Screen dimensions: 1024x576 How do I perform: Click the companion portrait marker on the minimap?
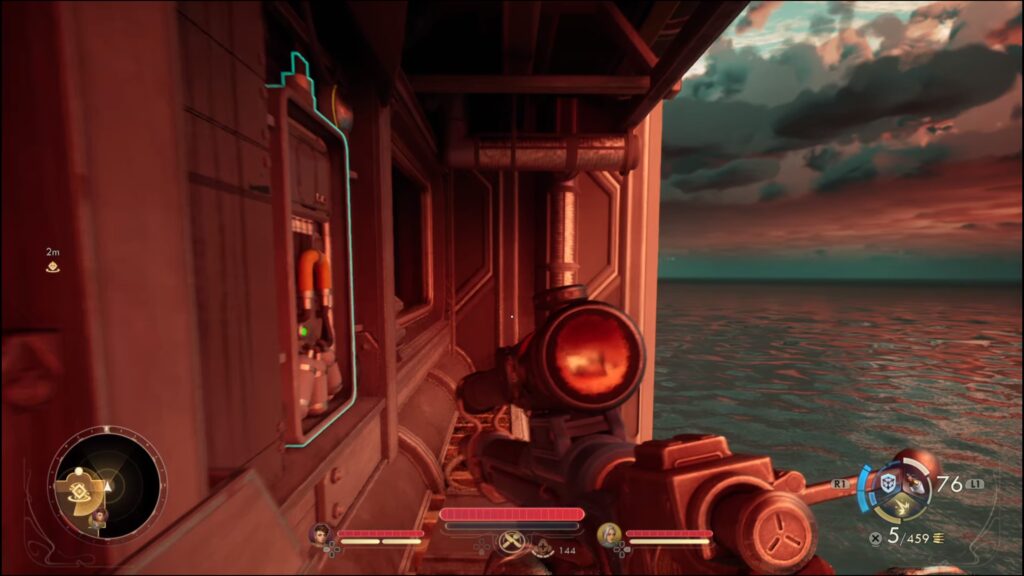pos(99,517)
